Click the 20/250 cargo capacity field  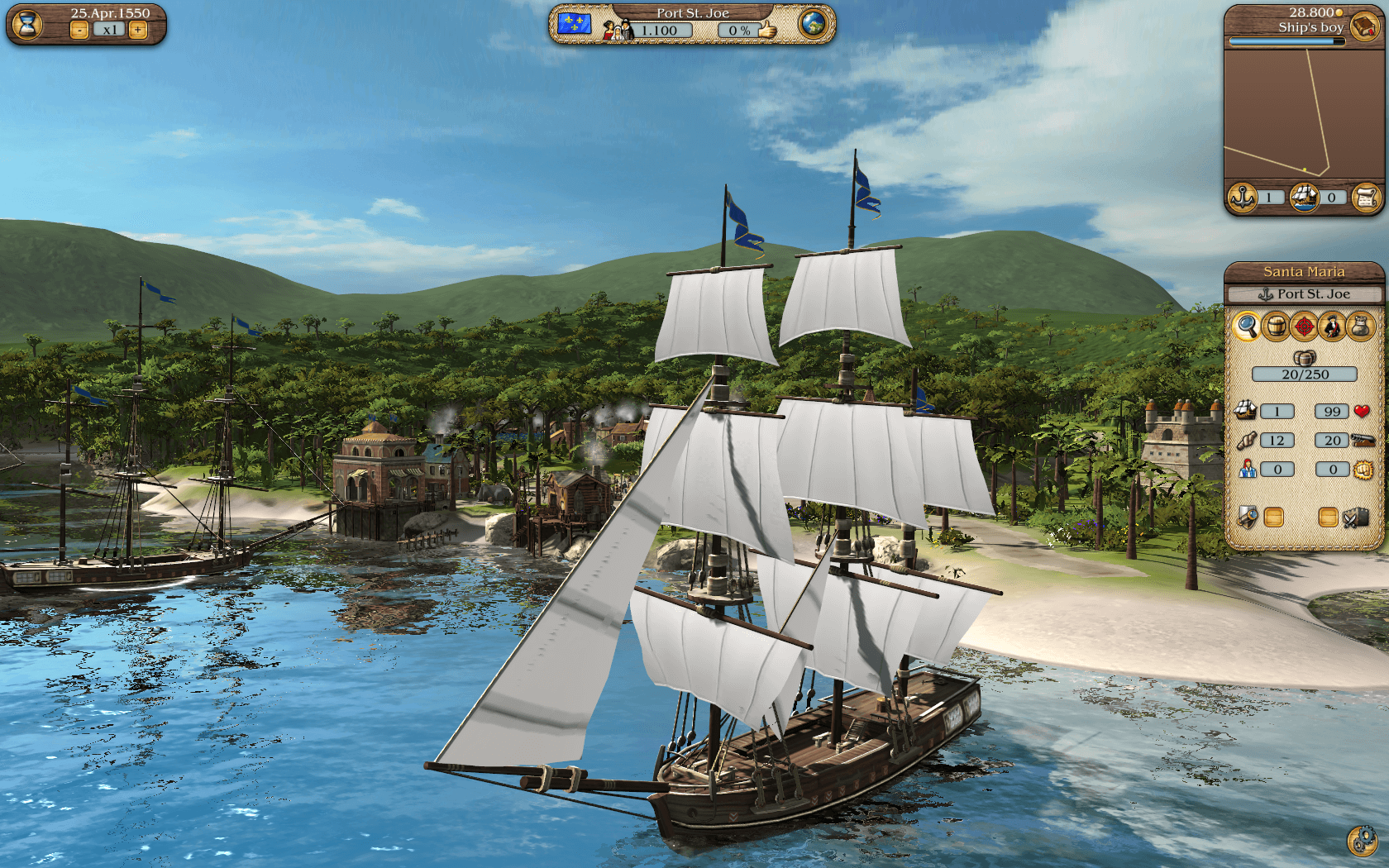1305,374
